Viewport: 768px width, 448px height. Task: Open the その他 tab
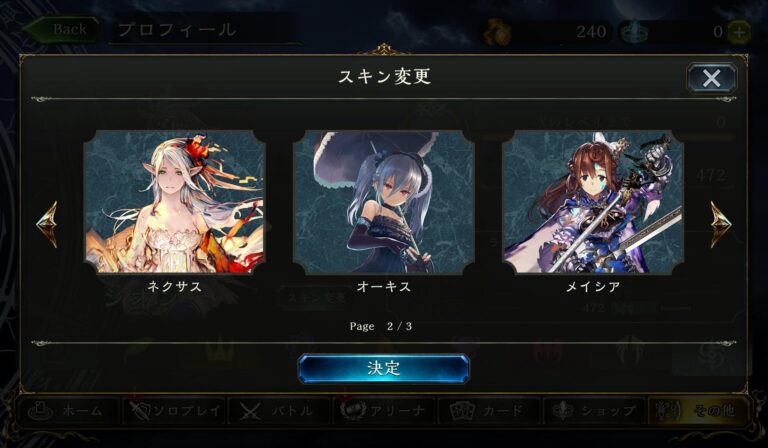pos(700,410)
